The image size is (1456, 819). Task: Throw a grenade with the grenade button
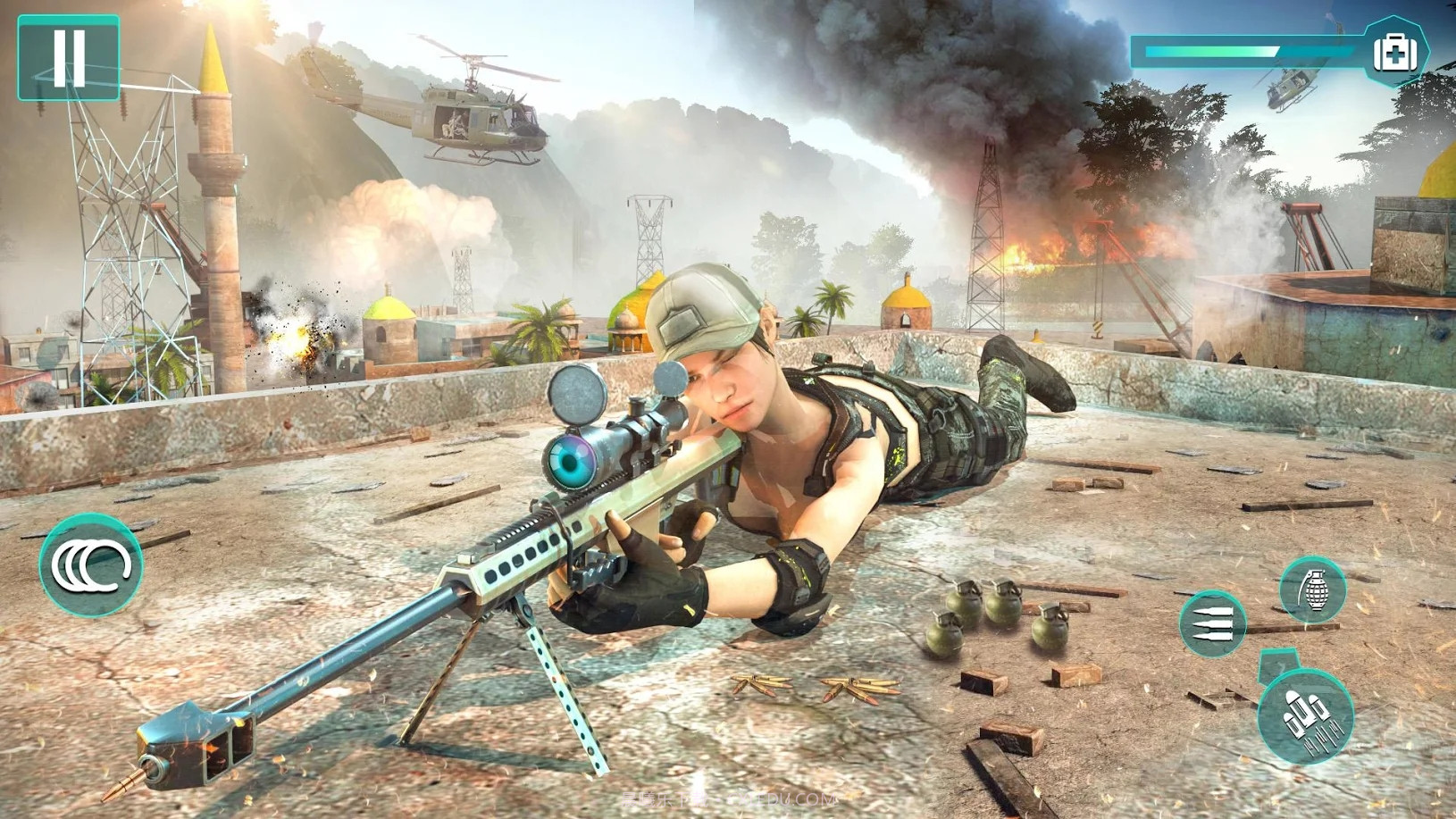tap(1312, 589)
